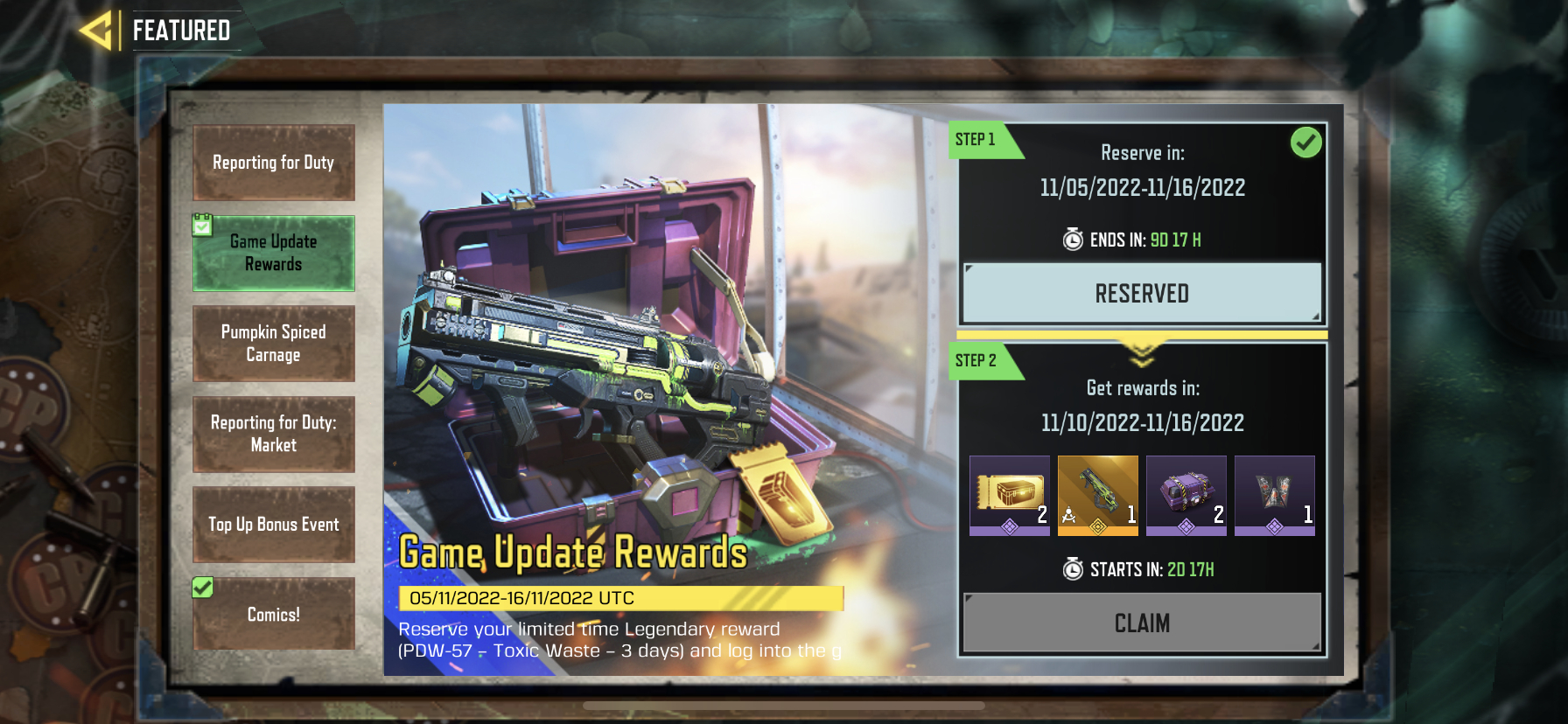
Task: Click the stopwatch icon next to STARTS IN
Action: [x=1072, y=568]
